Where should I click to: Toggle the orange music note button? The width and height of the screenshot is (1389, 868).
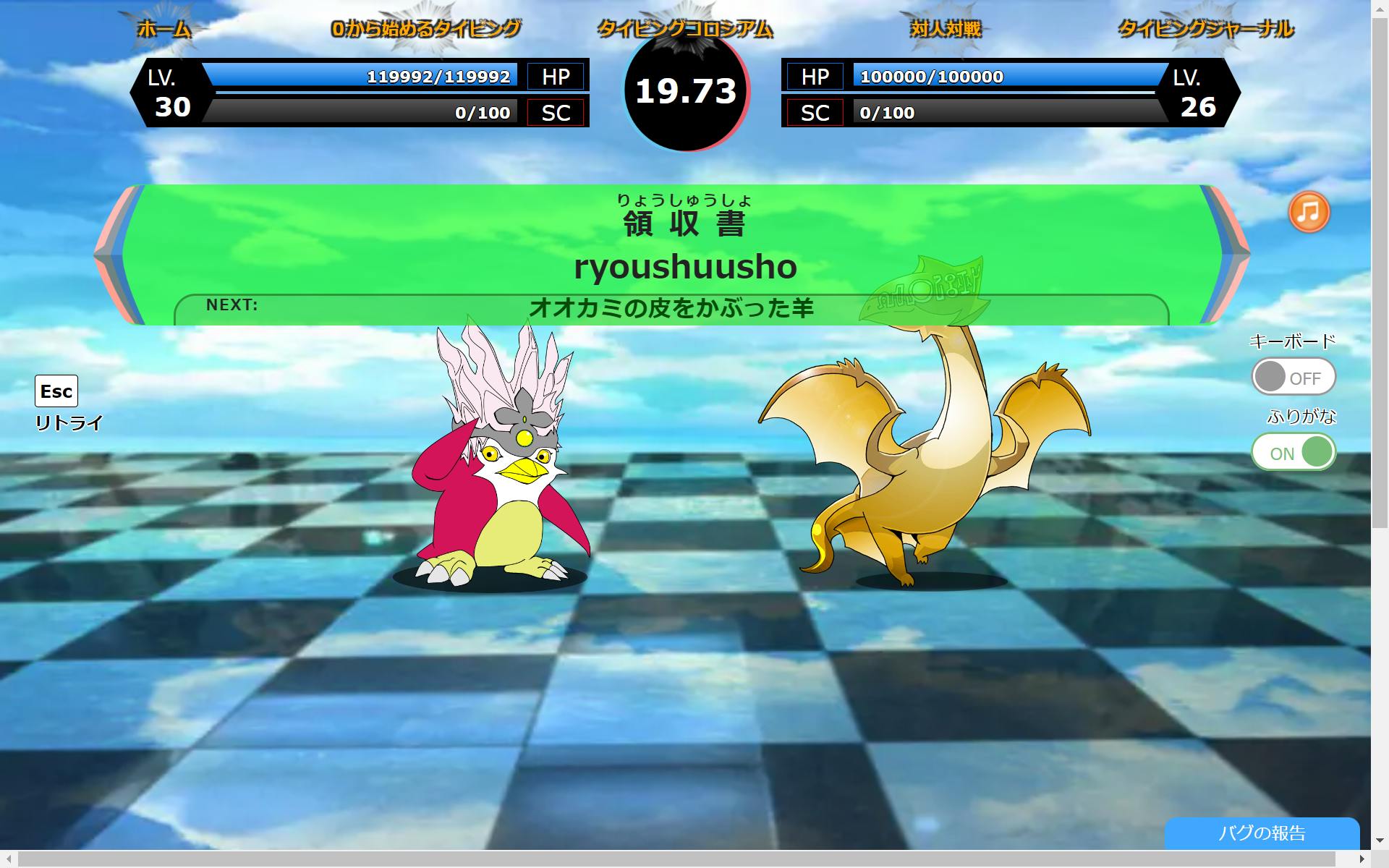1309,213
